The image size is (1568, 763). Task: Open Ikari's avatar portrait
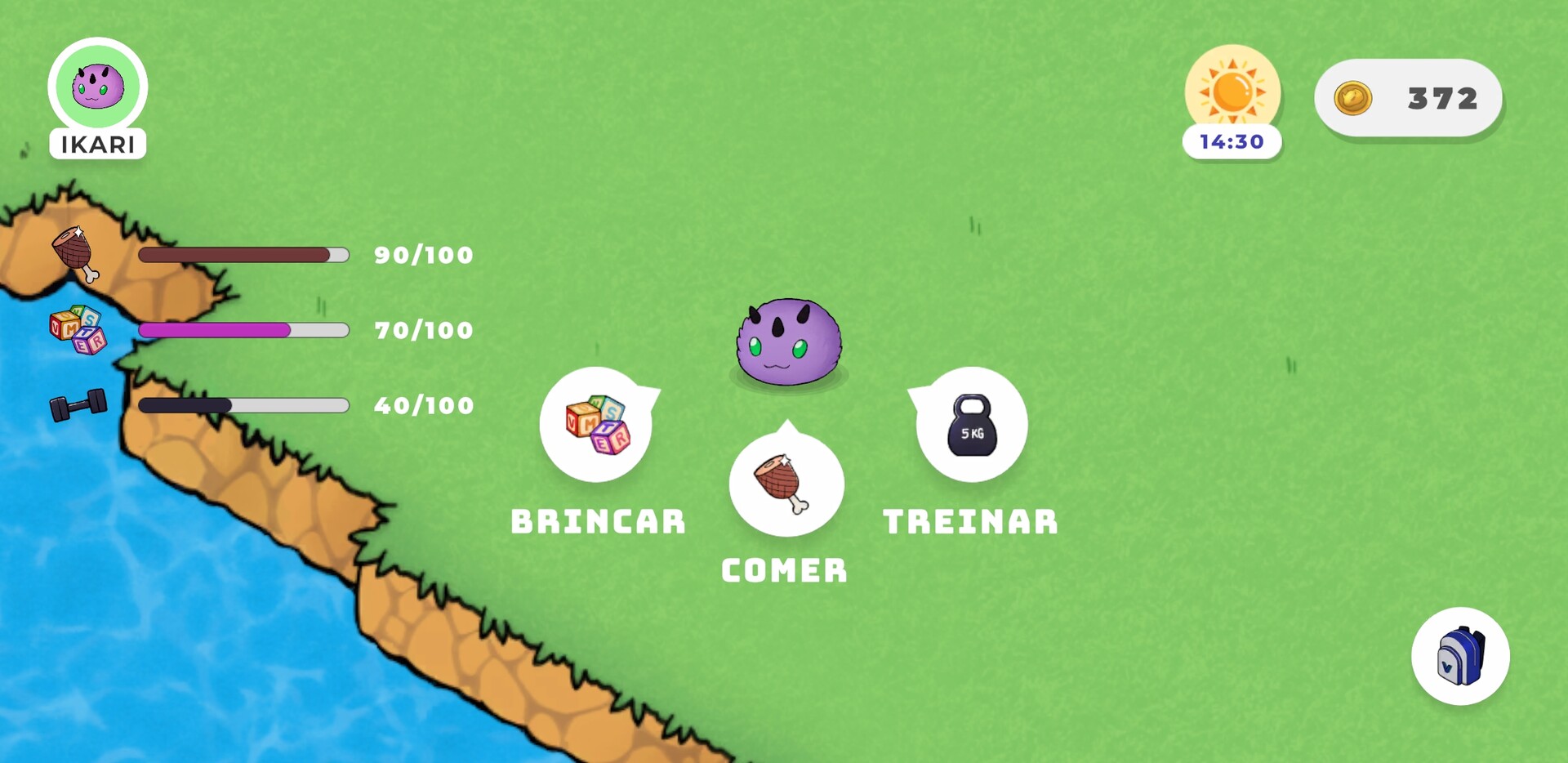point(97,86)
